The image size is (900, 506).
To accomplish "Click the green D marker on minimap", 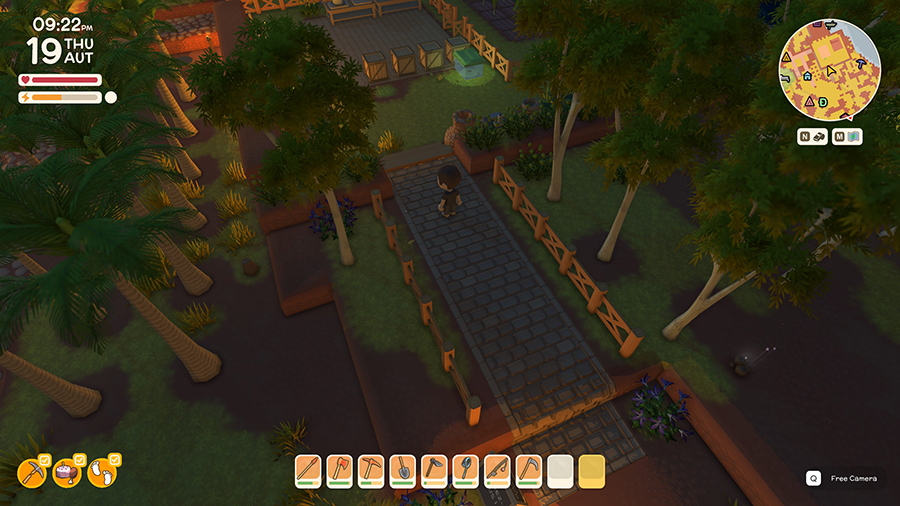I will (x=823, y=102).
